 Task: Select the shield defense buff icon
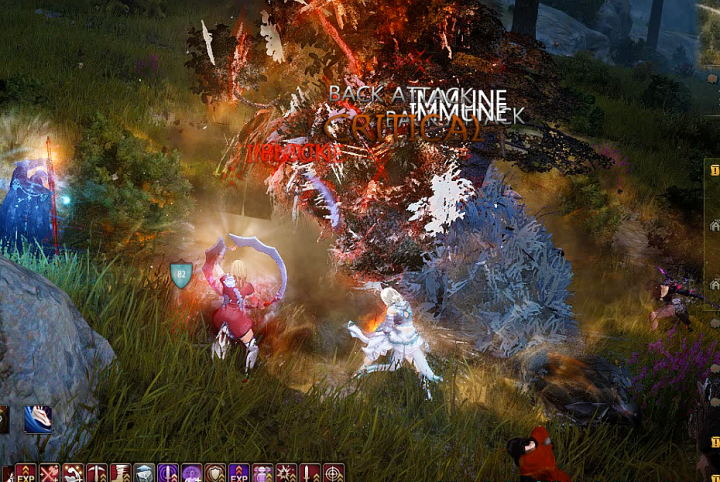click(215, 473)
